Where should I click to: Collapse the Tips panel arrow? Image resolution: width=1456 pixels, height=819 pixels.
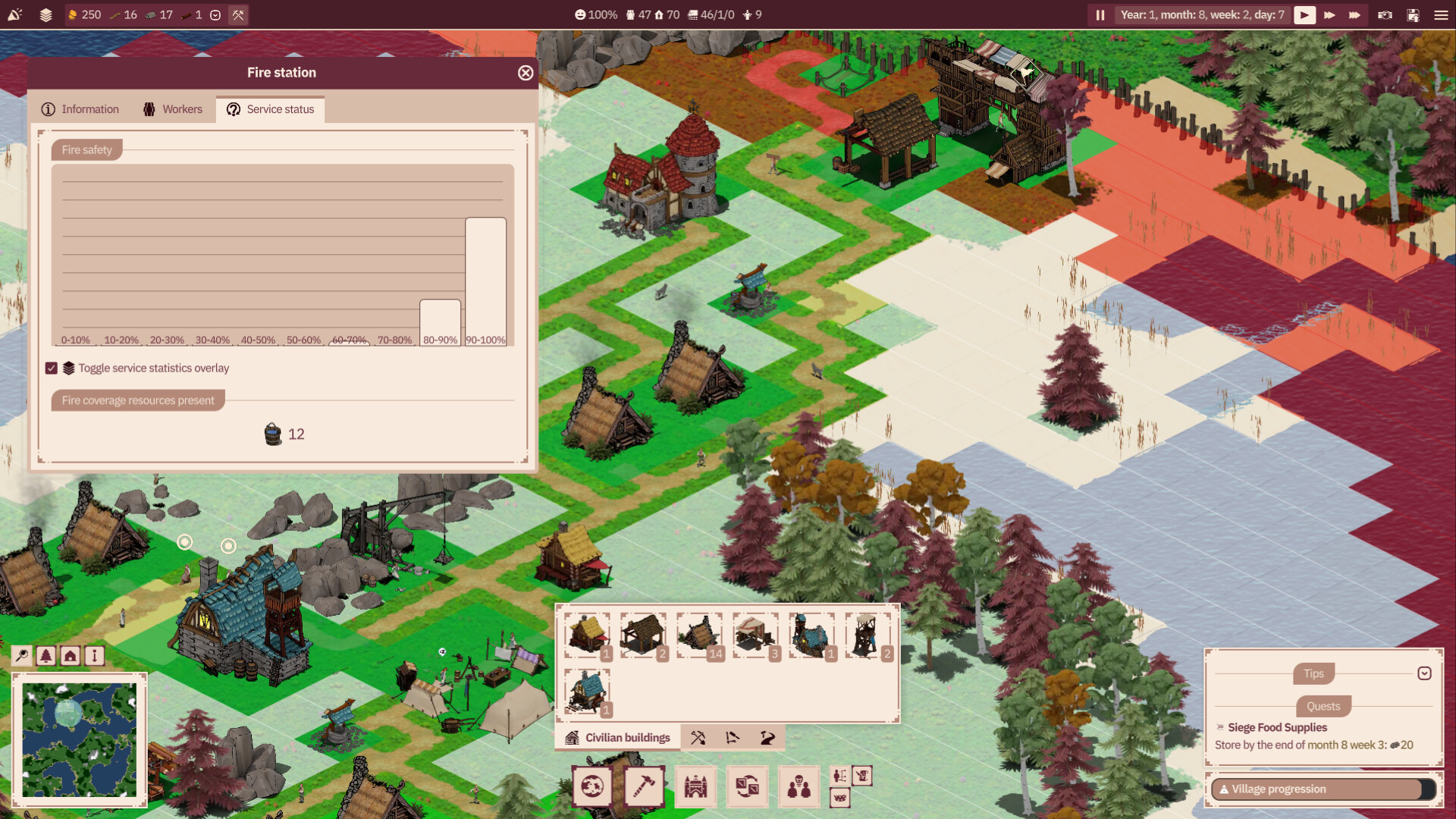pos(1424,673)
